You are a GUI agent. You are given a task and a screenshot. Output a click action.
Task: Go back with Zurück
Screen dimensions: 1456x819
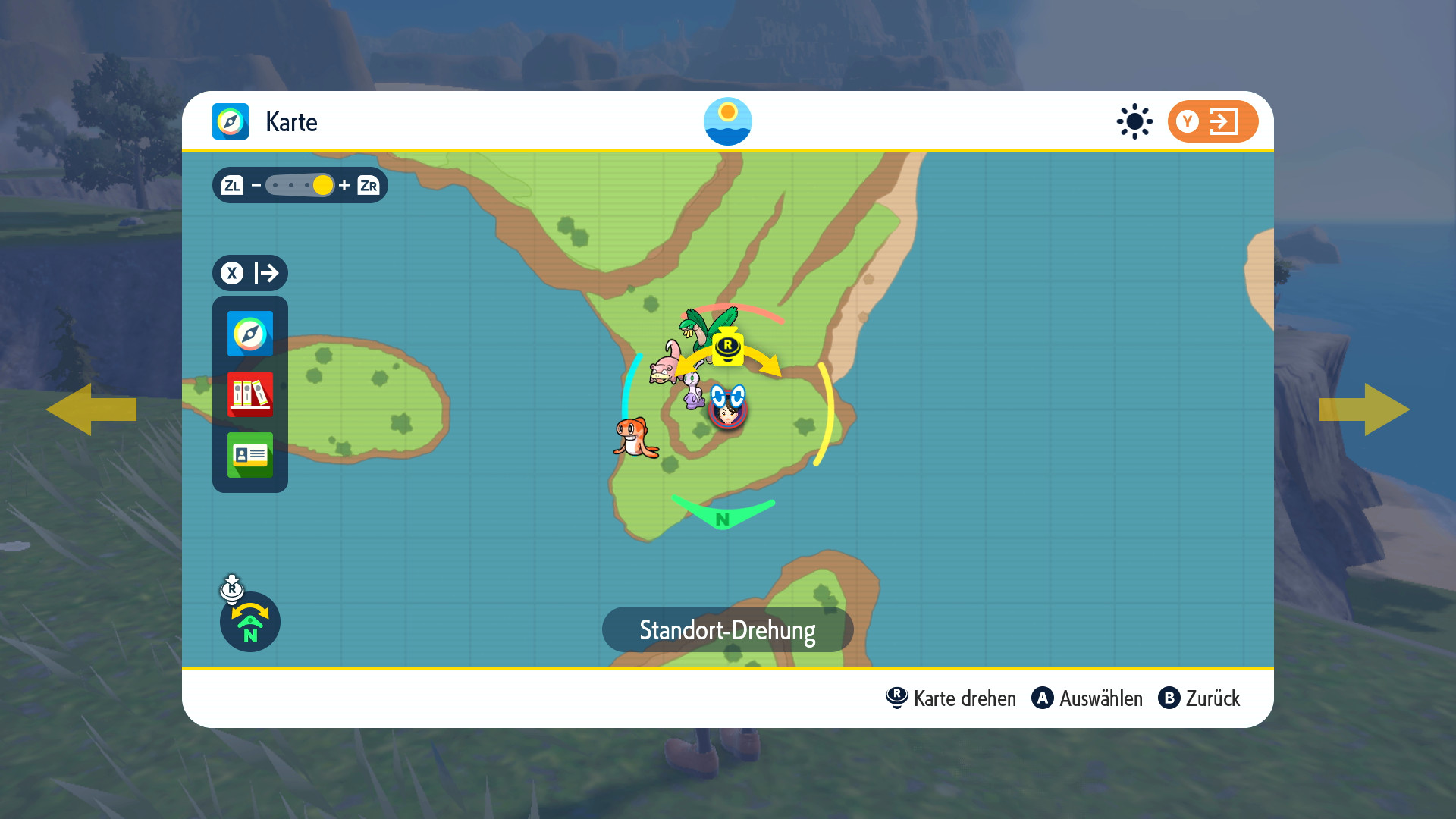click(1199, 698)
